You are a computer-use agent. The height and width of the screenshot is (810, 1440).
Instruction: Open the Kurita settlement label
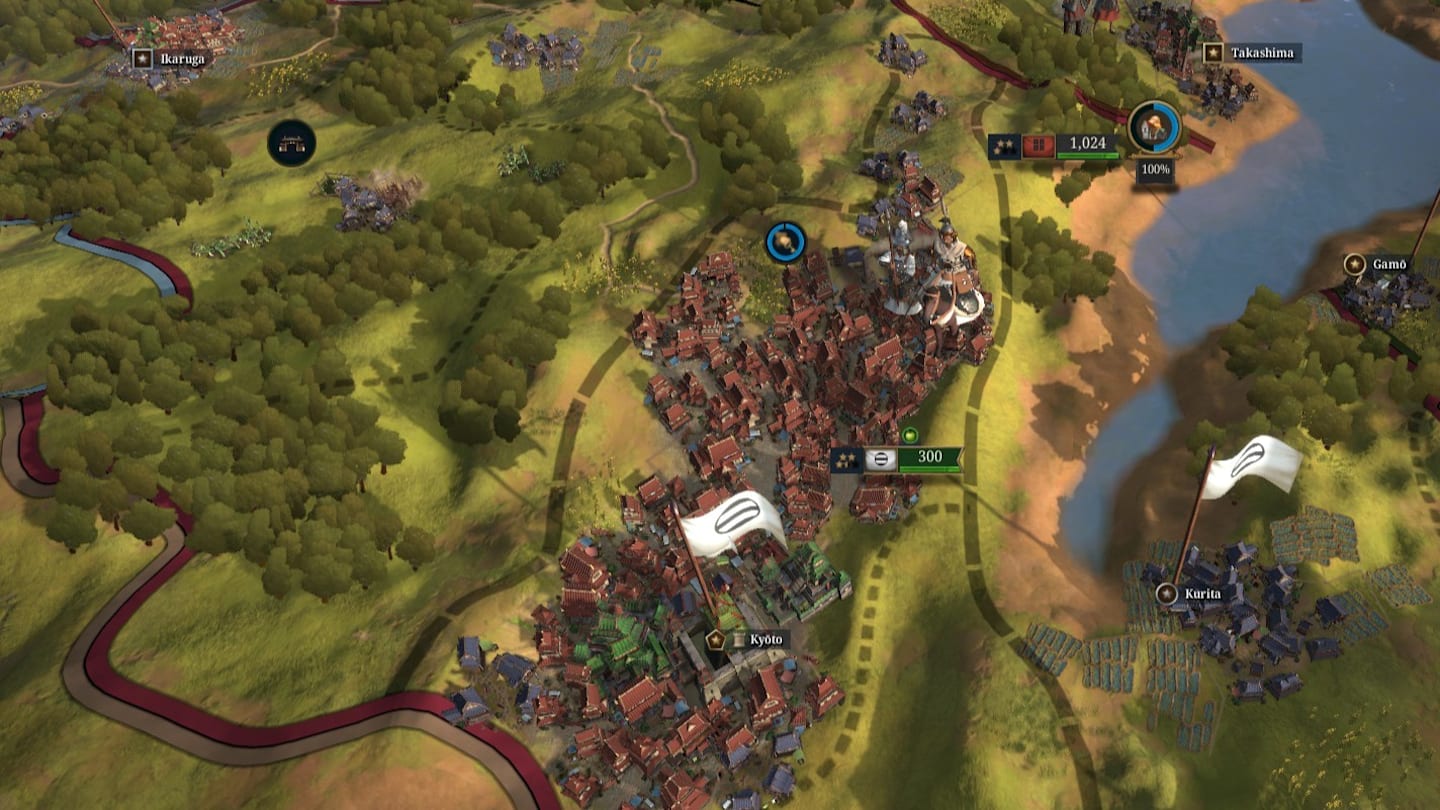click(x=1189, y=594)
